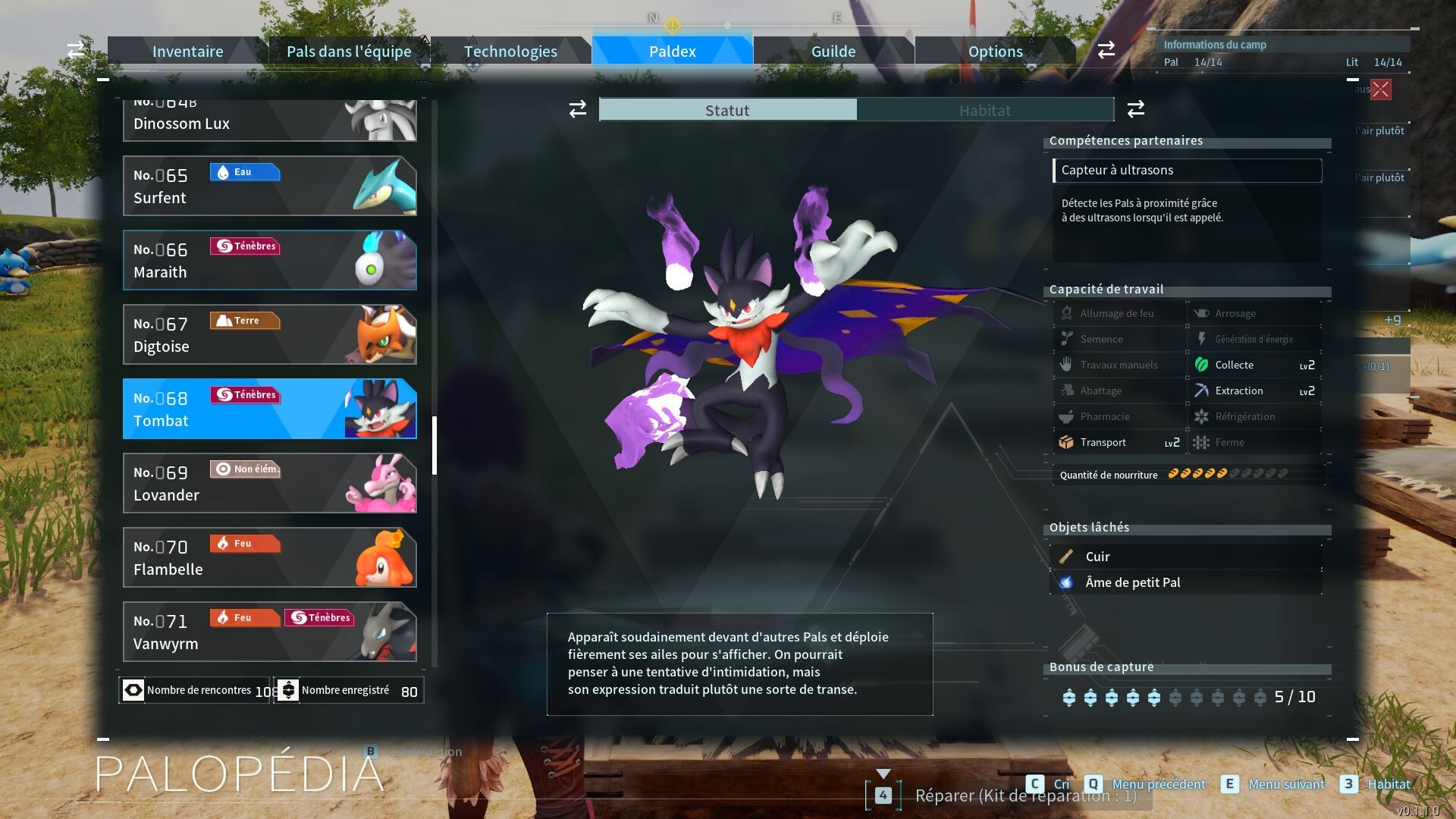Go to the Guilde tab
Viewport: 1456px width, 819px height.
(833, 52)
